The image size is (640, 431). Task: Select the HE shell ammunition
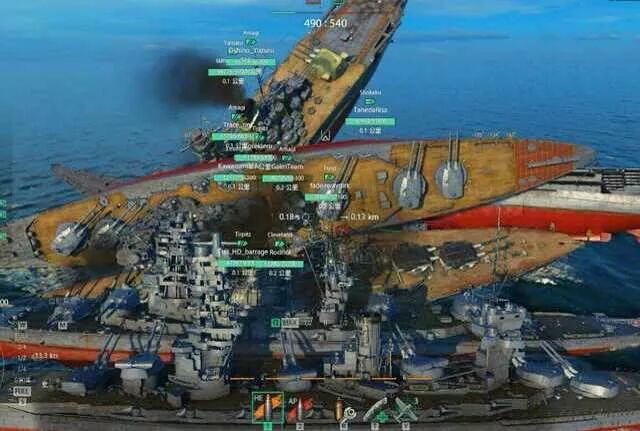pos(268,408)
